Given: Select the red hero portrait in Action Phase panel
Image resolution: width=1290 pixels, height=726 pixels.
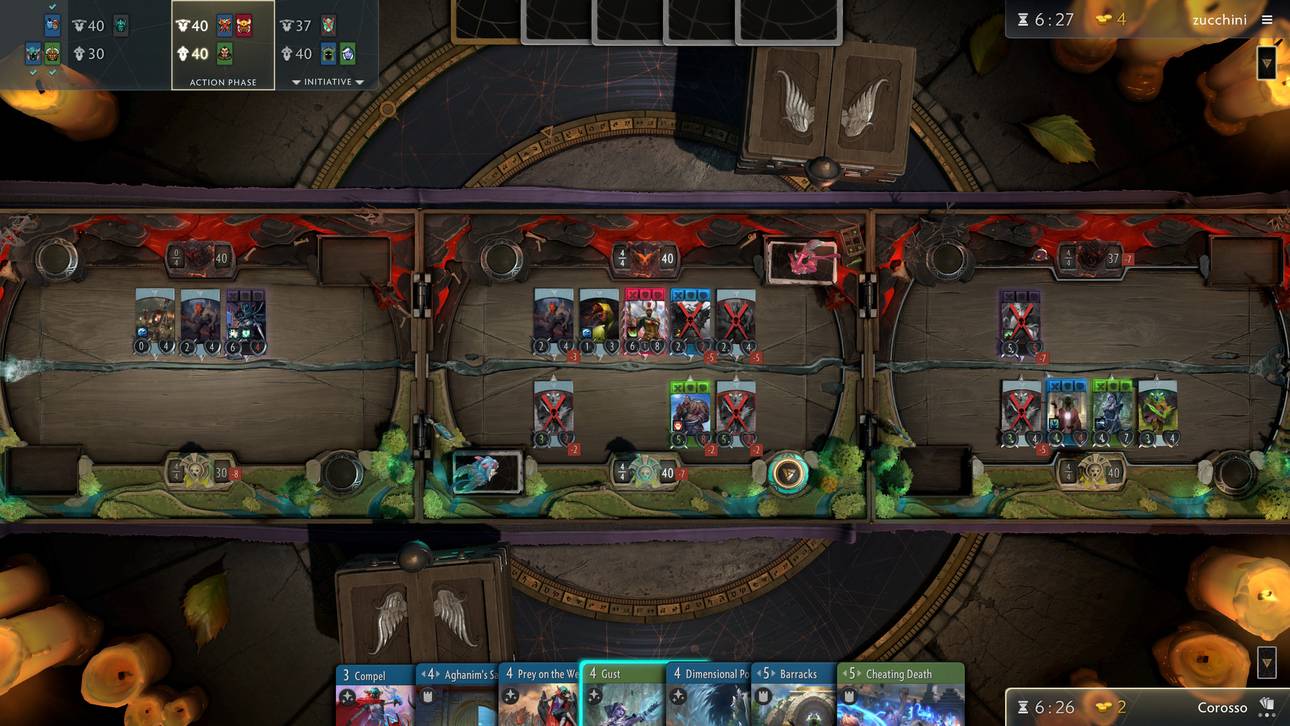Looking at the screenshot, I should click(x=243, y=25).
